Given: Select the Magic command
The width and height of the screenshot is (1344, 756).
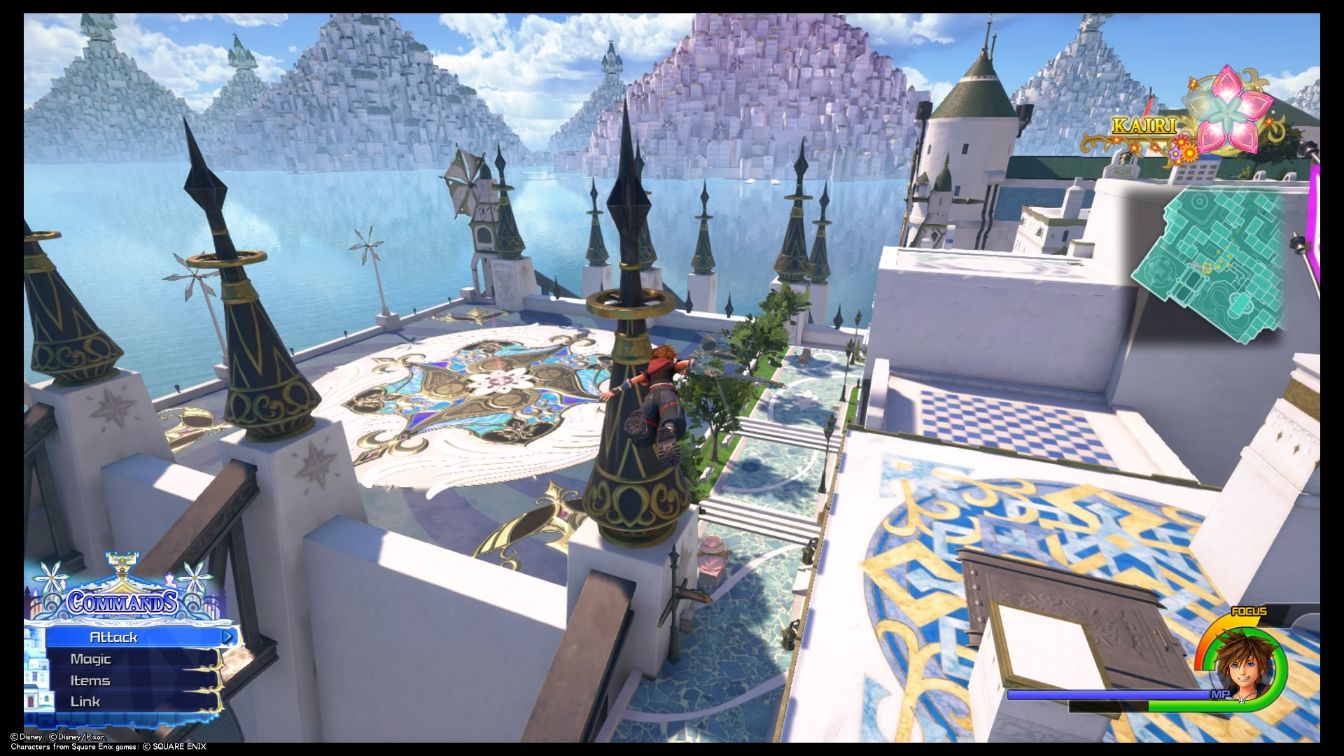Looking at the screenshot, I should (90, 658).
